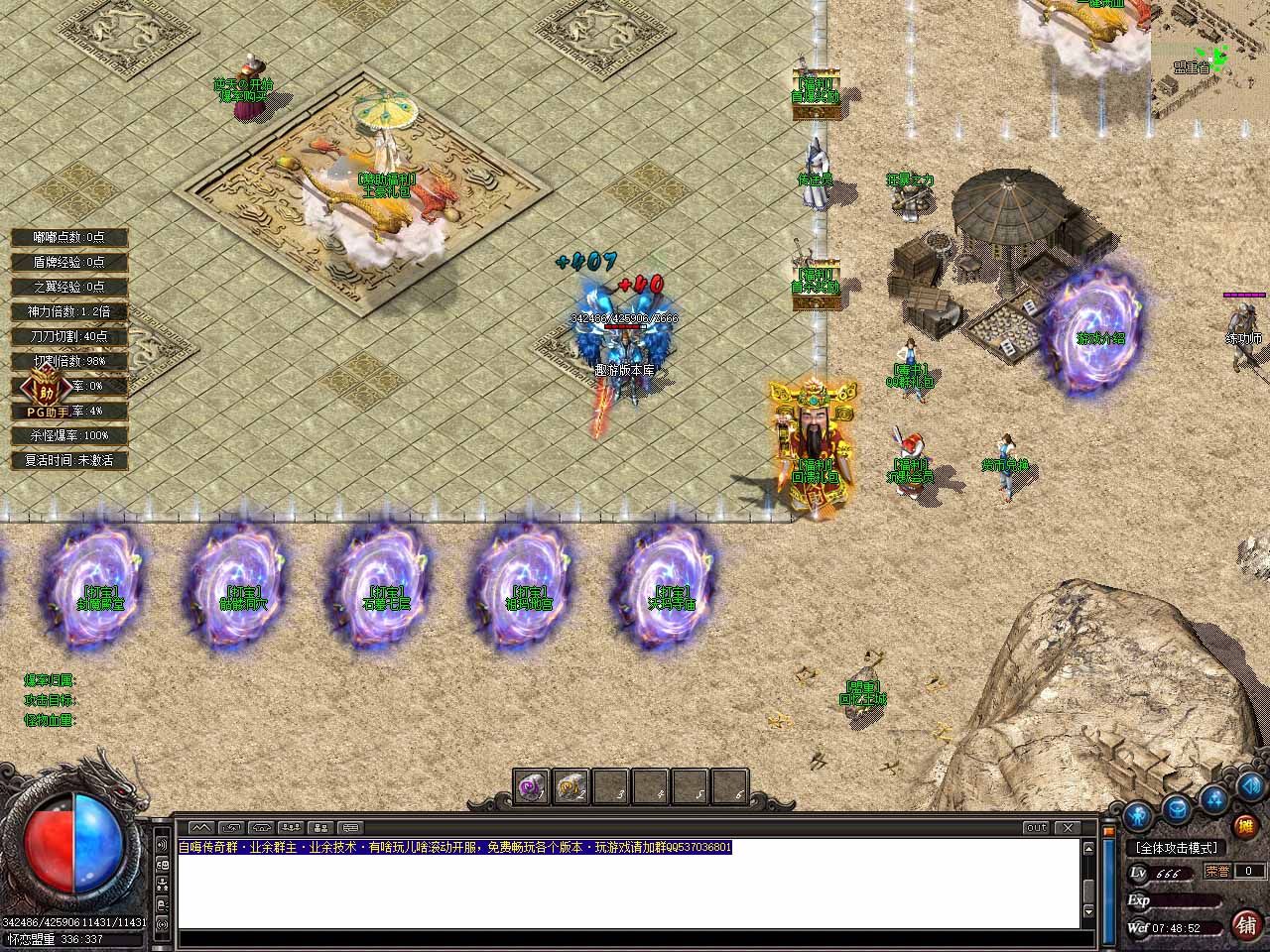Open the character status orb icon
Image resolution: width=1270 pixels, height=952 pixels.
[x=1138, y=815]
